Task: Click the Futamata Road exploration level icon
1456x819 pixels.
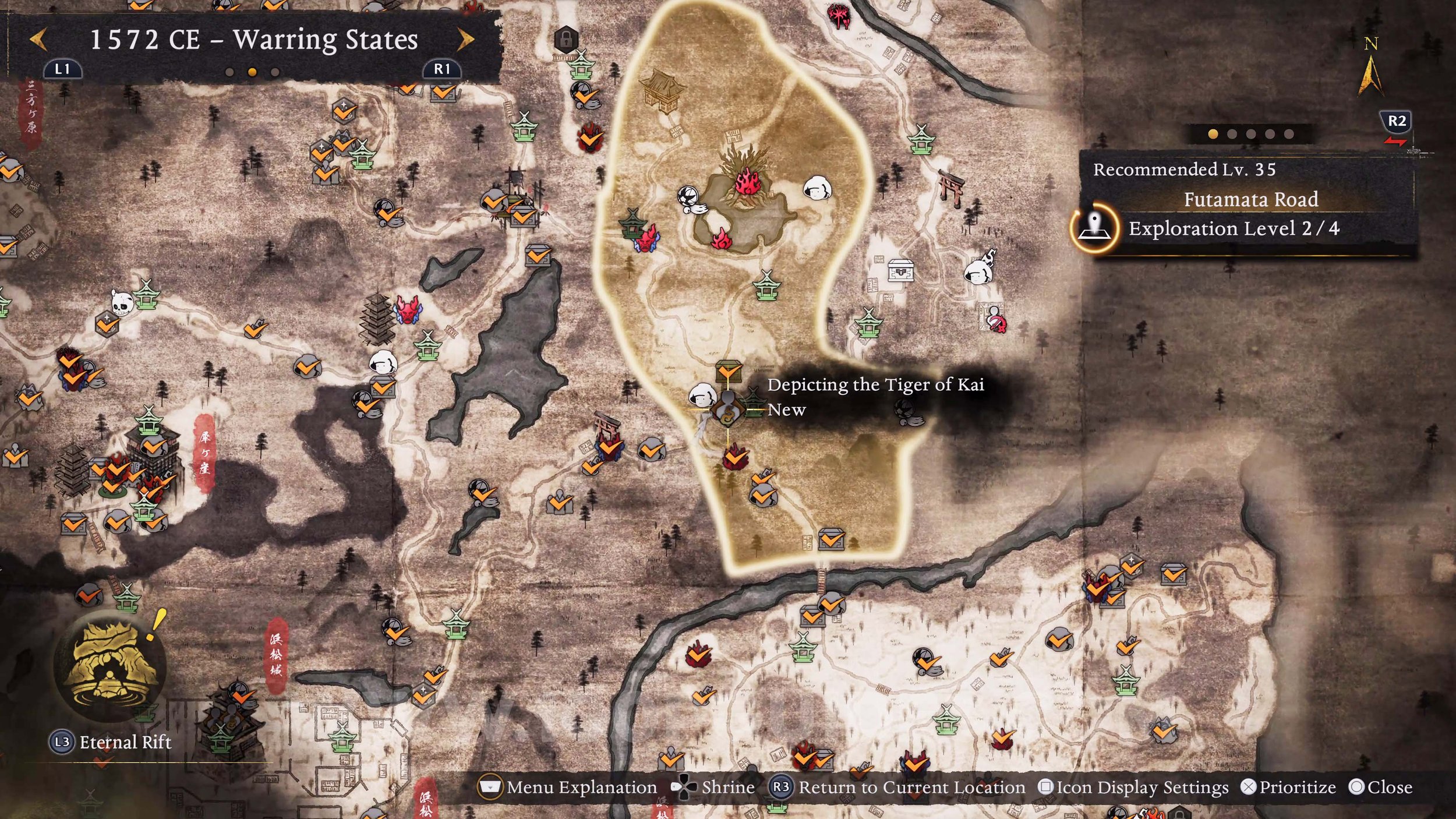Action: pos(1095,228)
